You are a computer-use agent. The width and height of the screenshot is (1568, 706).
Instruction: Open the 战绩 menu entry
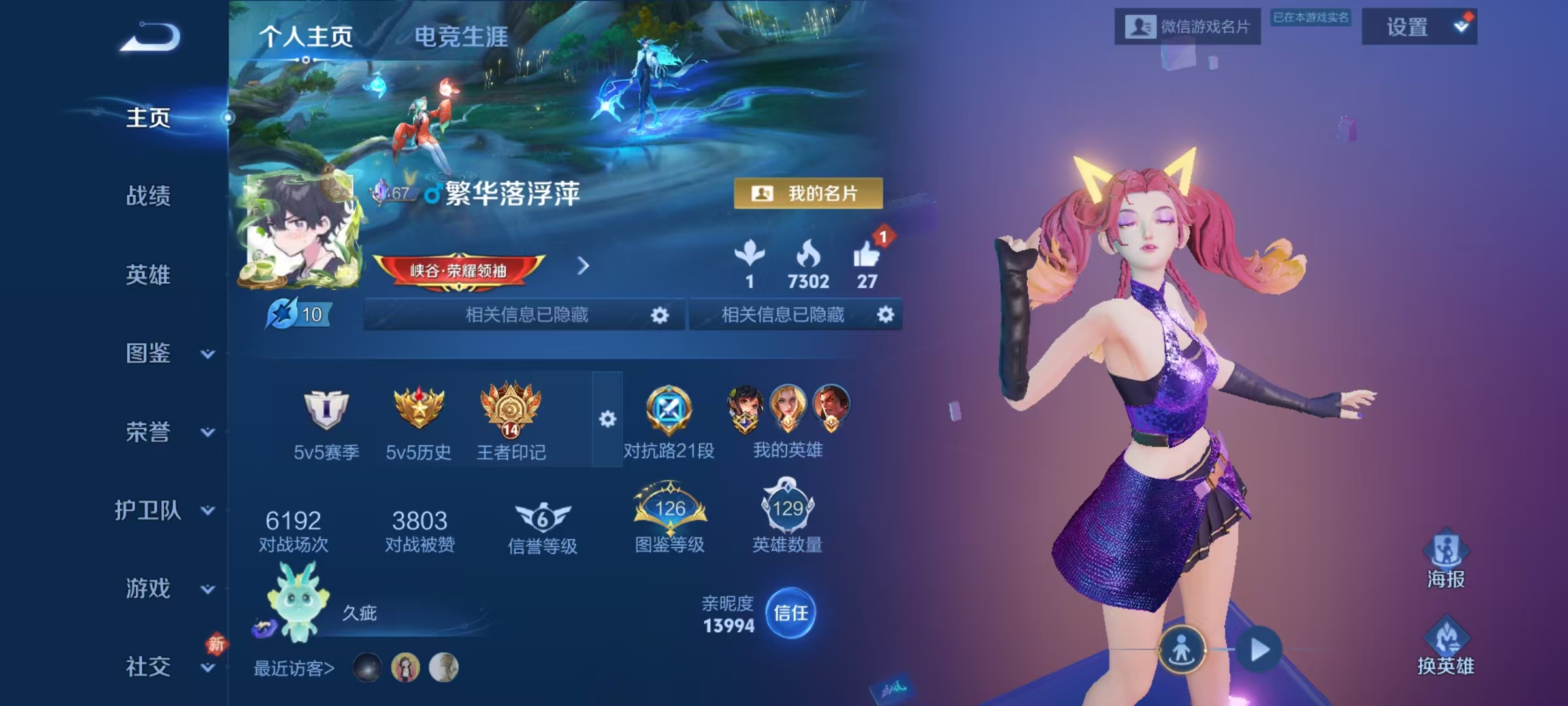[x=148, y=195]
